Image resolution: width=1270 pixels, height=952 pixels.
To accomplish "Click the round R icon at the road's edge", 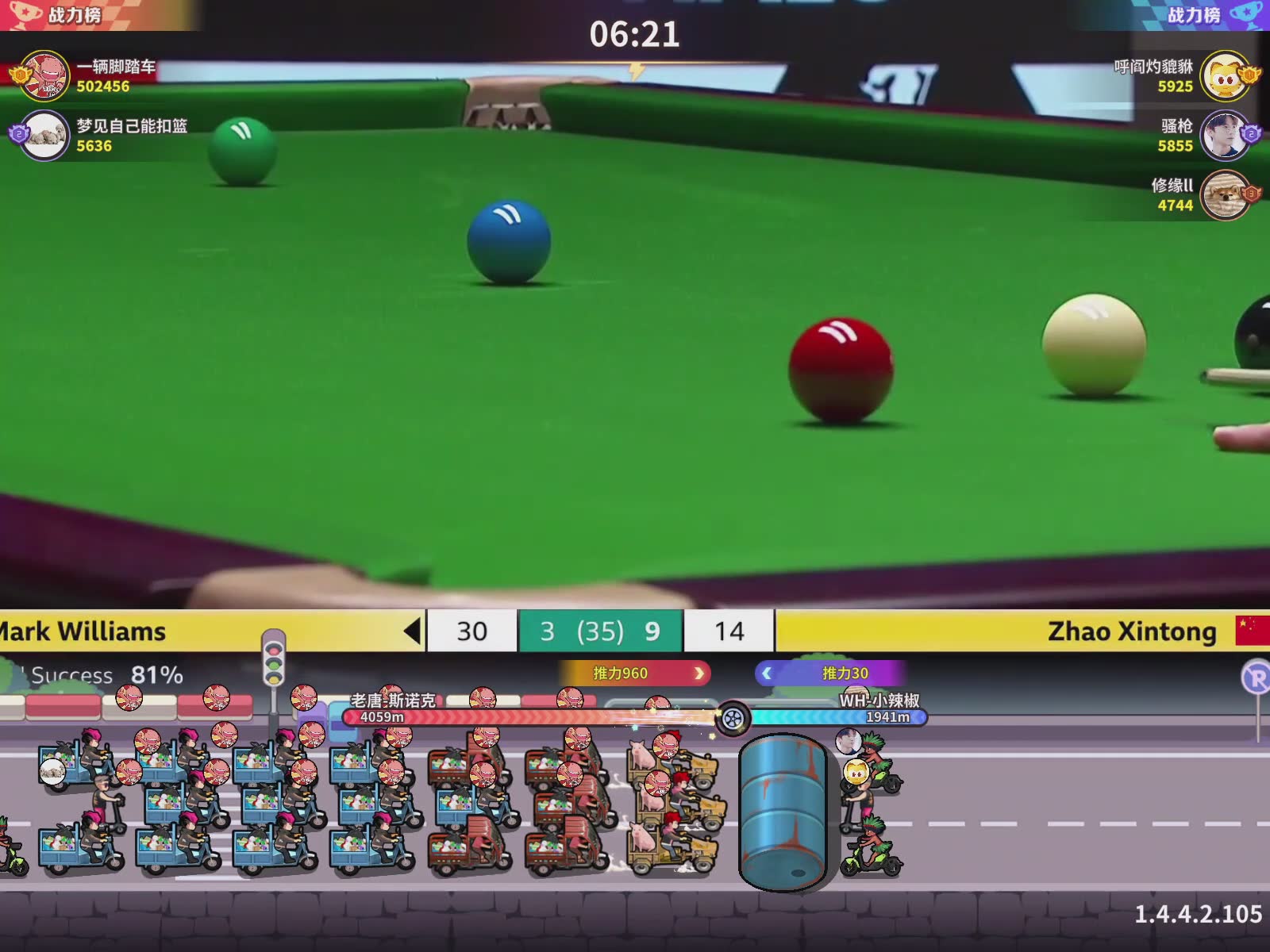I will (x=1256, y=678).
